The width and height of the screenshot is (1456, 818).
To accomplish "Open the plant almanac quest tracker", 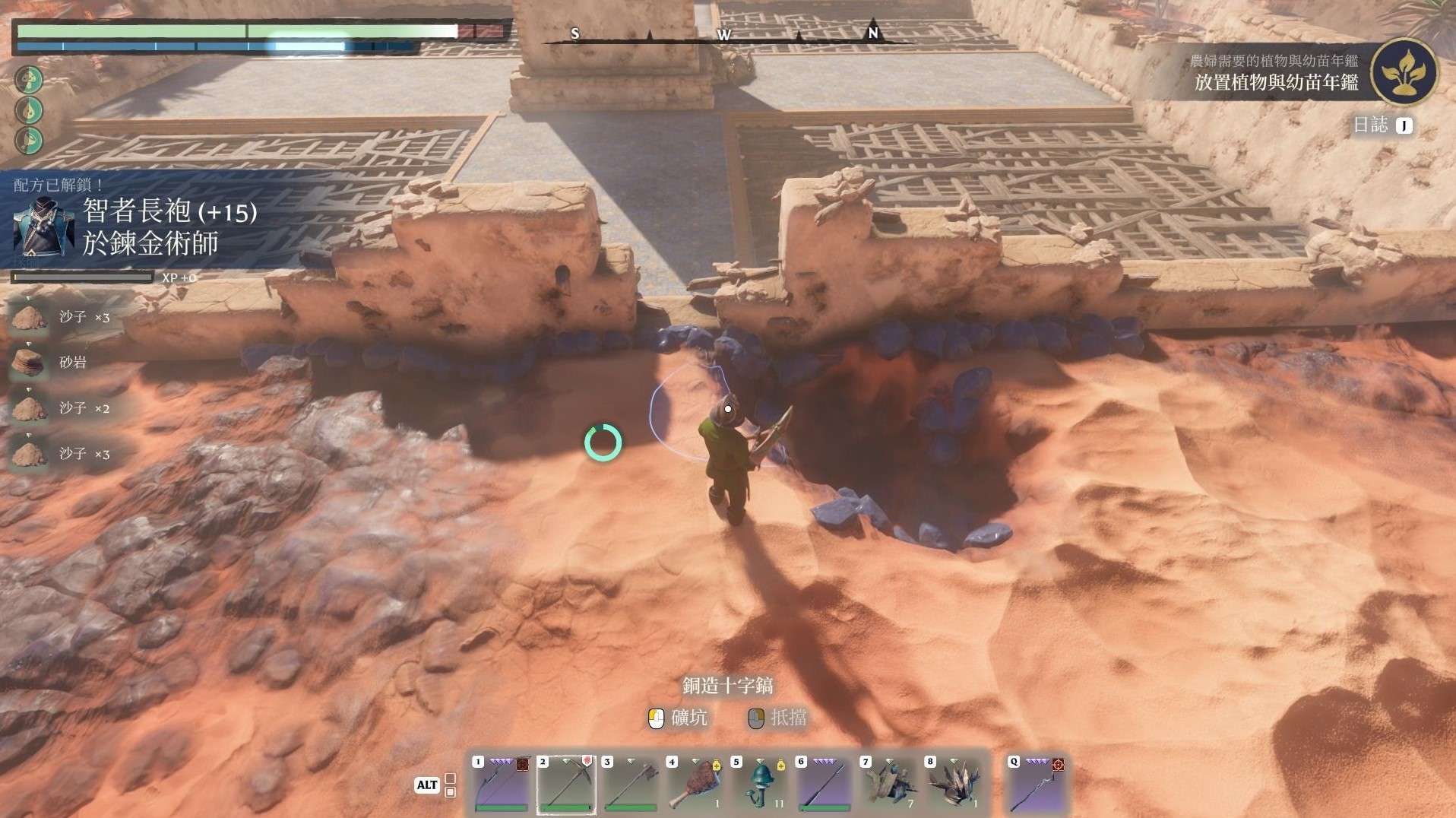I will [x=1275, y=74].
